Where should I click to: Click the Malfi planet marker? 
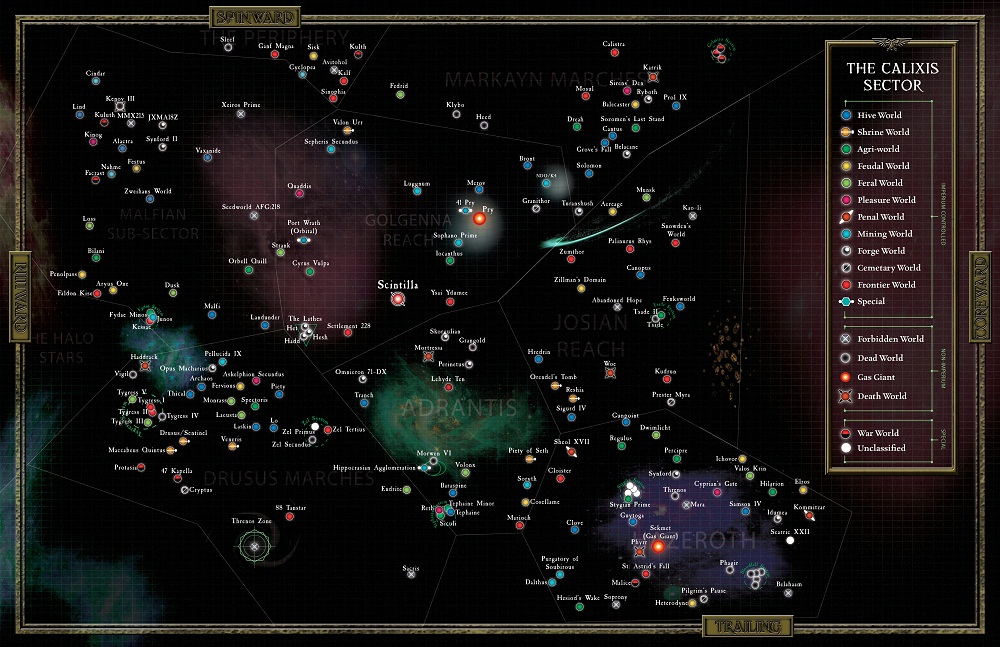(211, 315)
